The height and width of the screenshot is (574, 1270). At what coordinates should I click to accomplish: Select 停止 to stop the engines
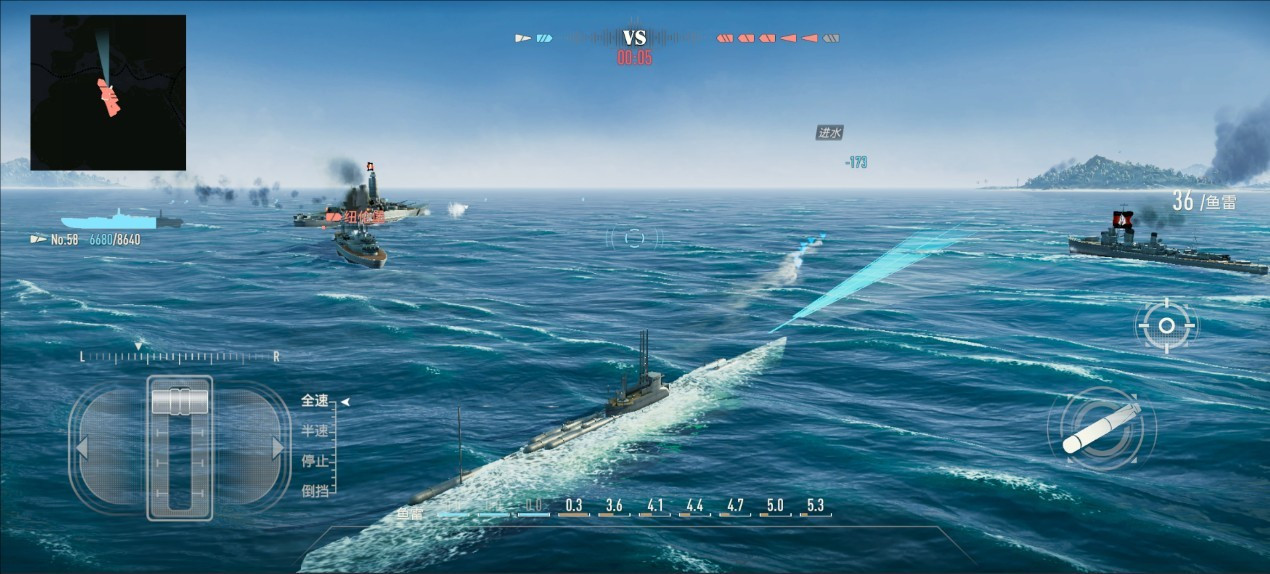pyautogui.click(x=315, y=461)
